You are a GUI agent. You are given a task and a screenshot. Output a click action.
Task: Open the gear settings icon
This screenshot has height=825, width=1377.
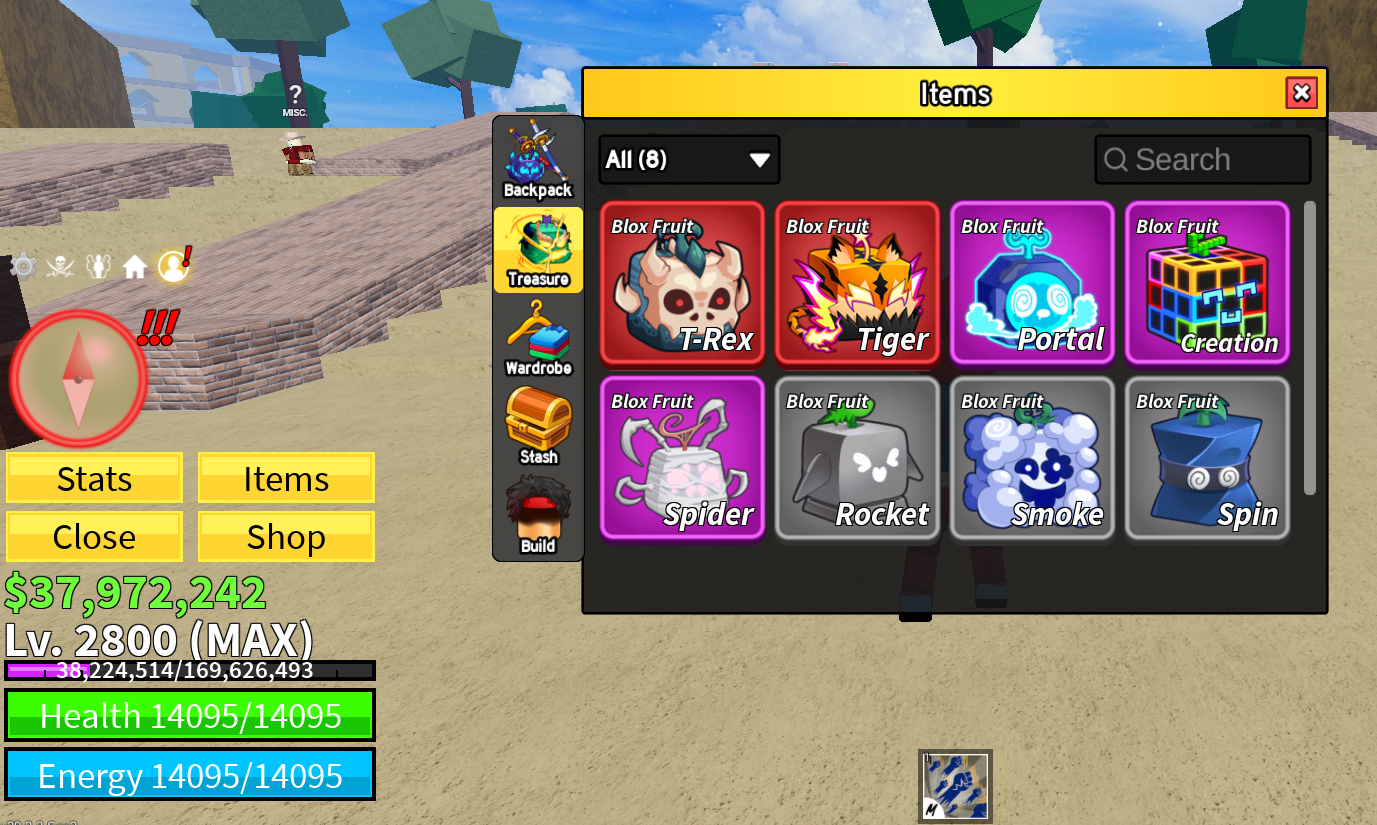[23, 266]
